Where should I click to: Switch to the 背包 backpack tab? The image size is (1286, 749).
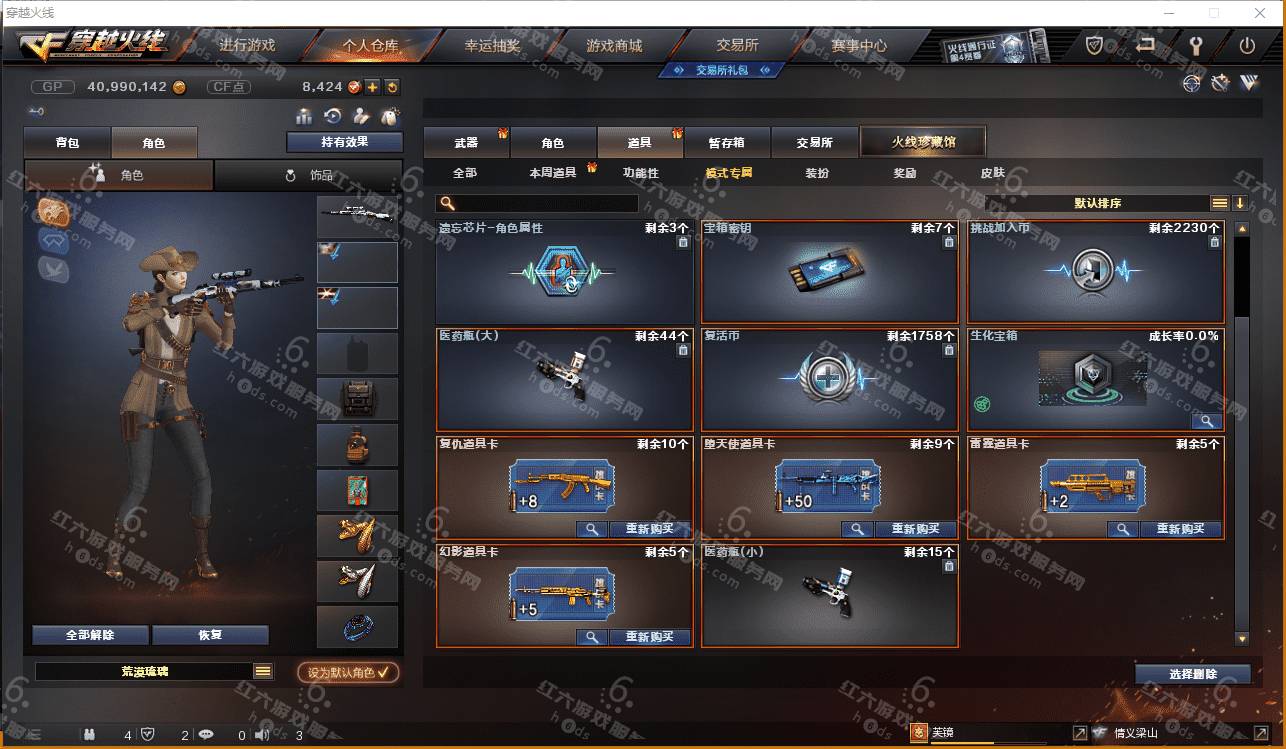tap(67, 143)
